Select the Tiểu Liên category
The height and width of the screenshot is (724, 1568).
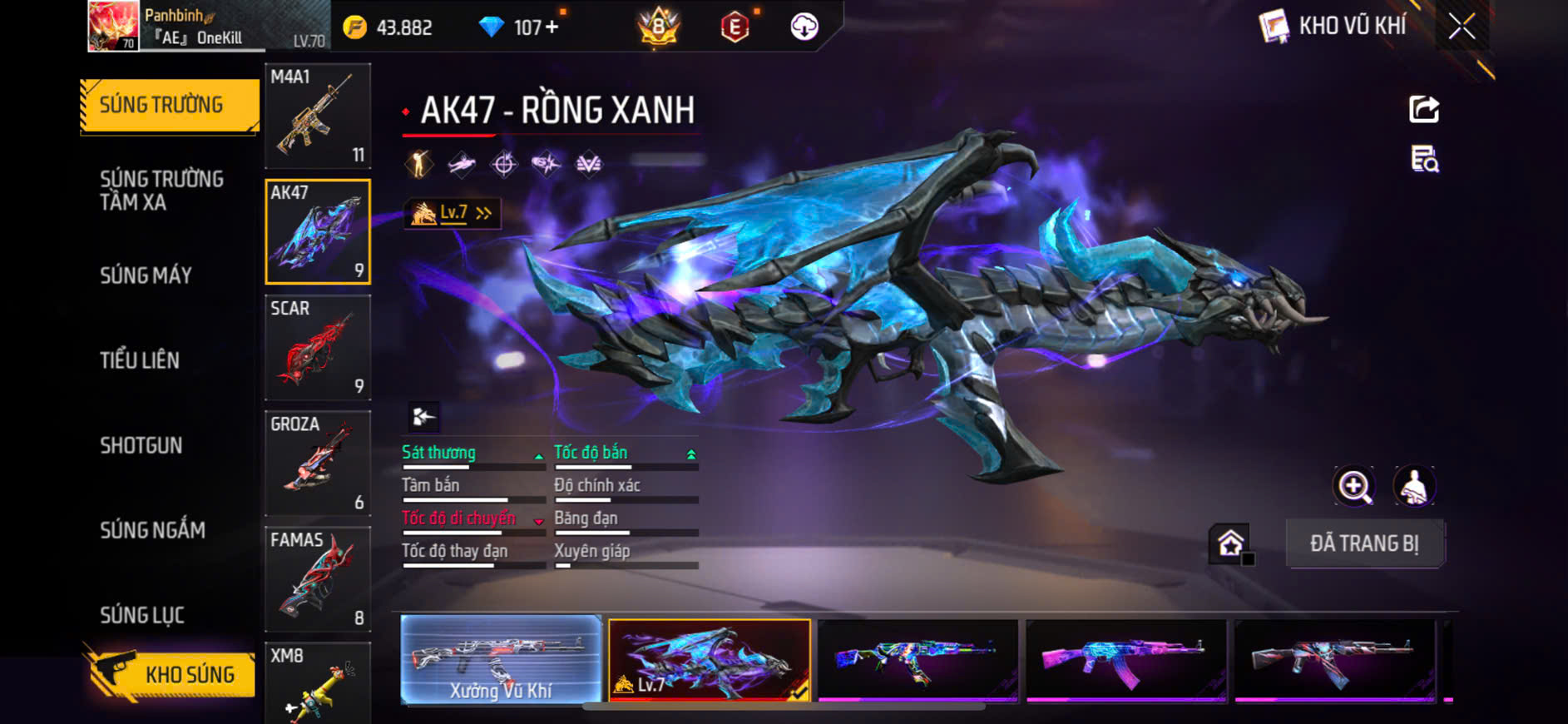click(x=140, y=360)
